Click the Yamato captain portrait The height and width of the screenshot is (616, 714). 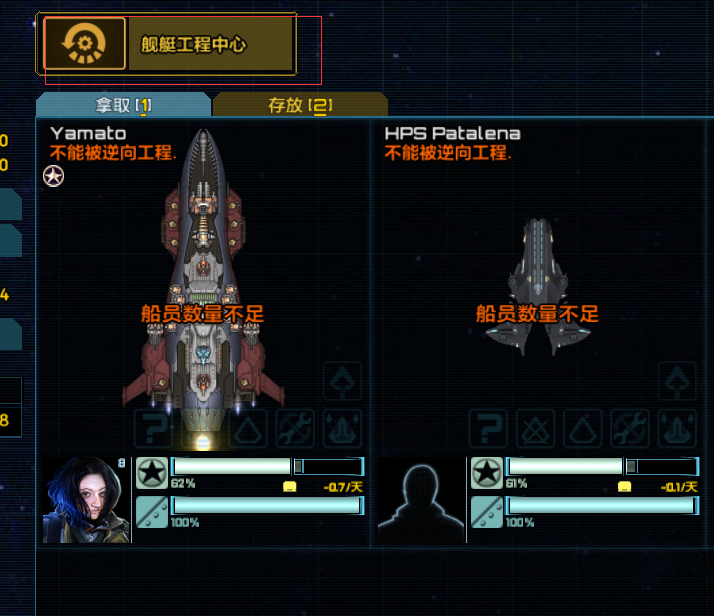coord(87,499)
